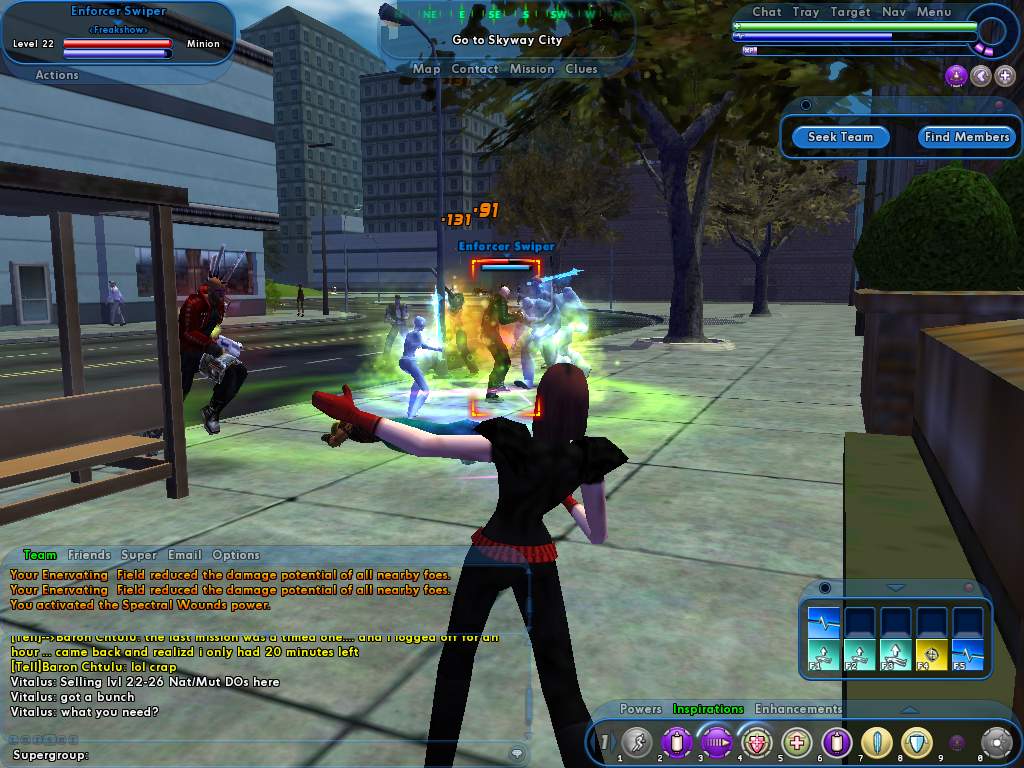Use the F3 awaken inspiration

coord(896,655)
